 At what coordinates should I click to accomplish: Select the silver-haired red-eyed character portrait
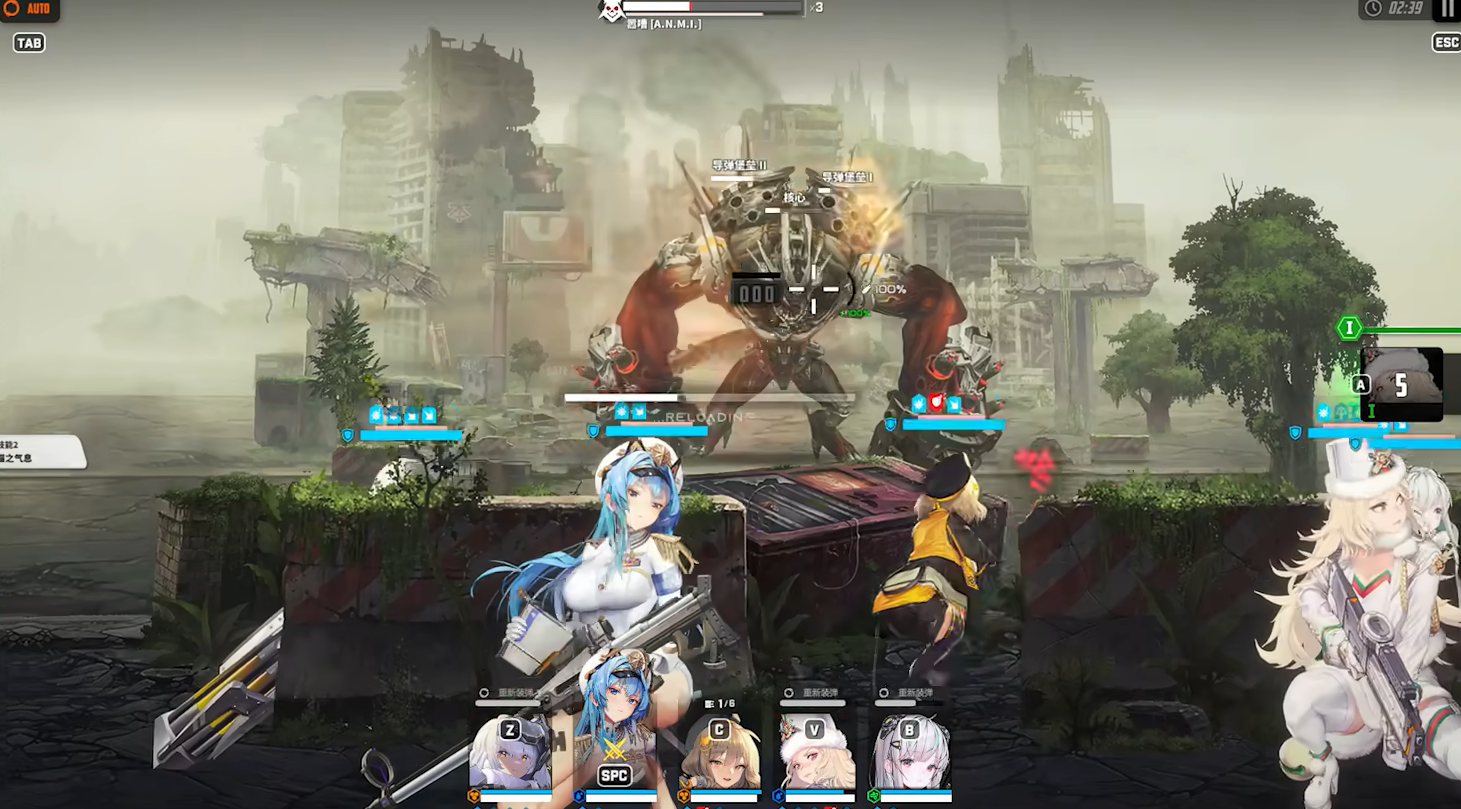tap(910, 755)
